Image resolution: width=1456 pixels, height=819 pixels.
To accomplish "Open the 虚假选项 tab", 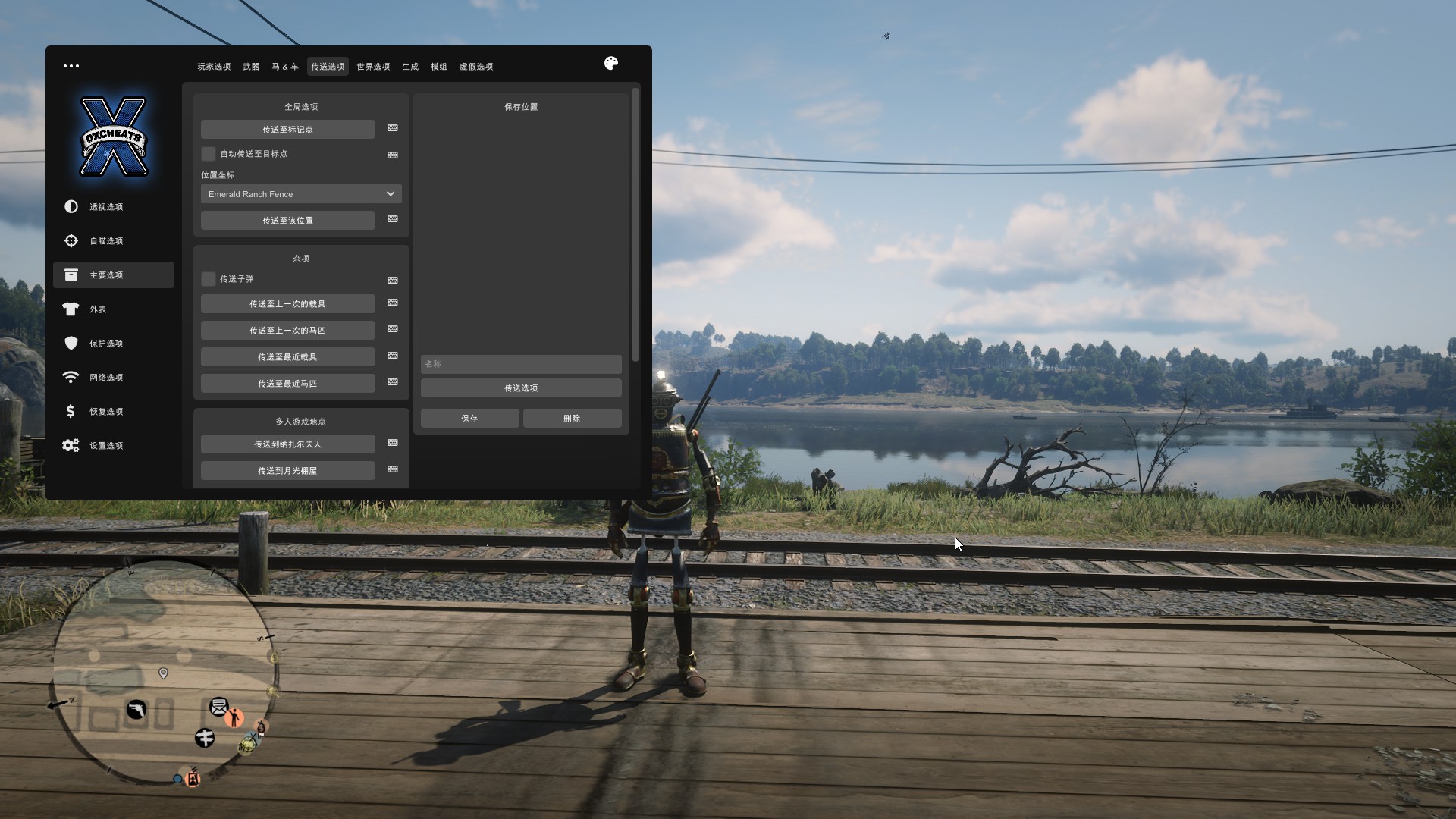I will 476,67.
